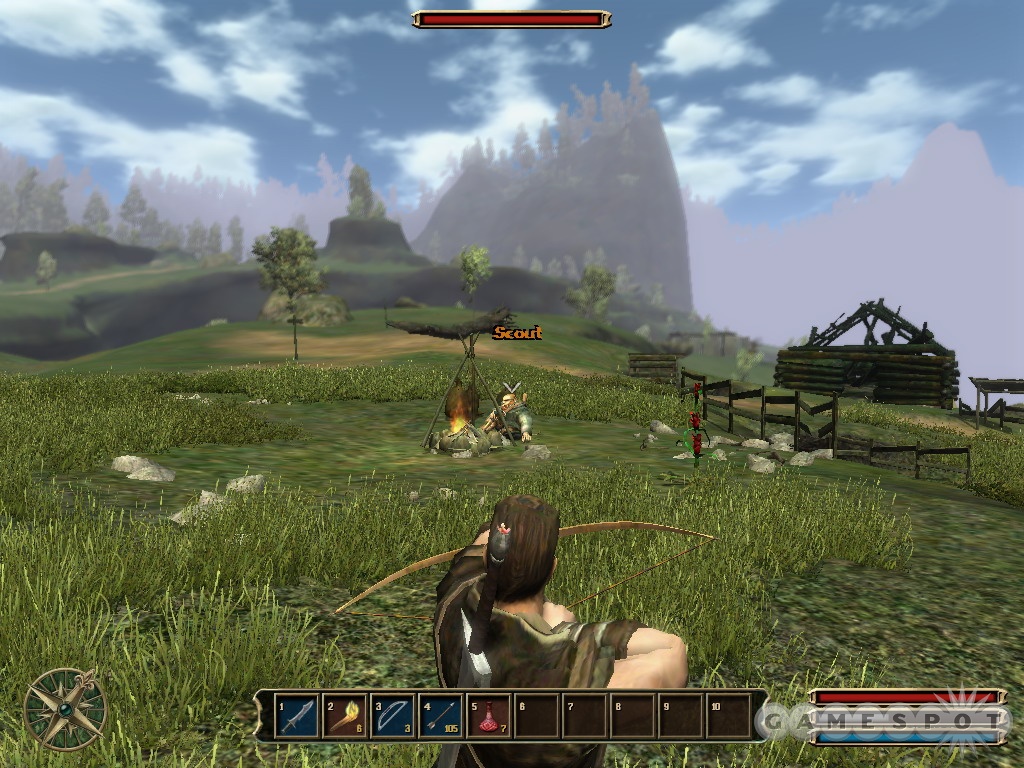This screenshot has height=768, width=1024.
Task: Select the arrows hotbar slot
Action: (x=441, y=716)
